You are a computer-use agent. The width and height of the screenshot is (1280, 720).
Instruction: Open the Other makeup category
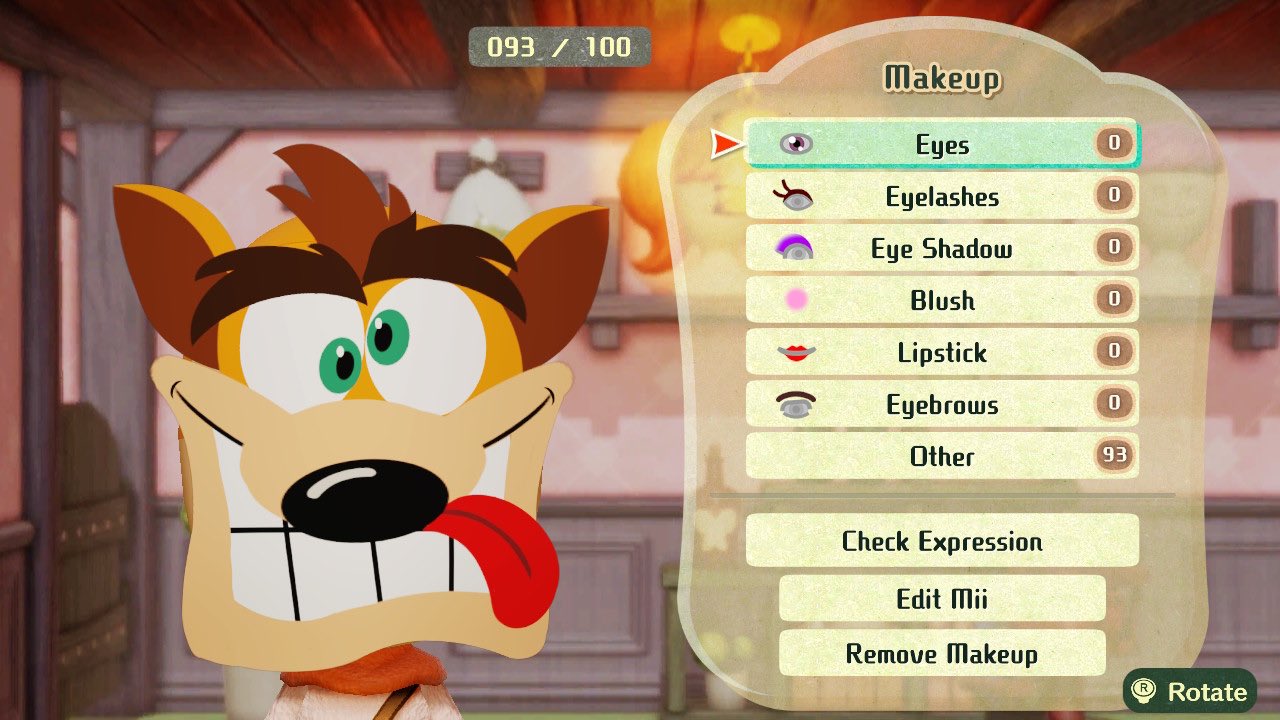tap(940, 456)
